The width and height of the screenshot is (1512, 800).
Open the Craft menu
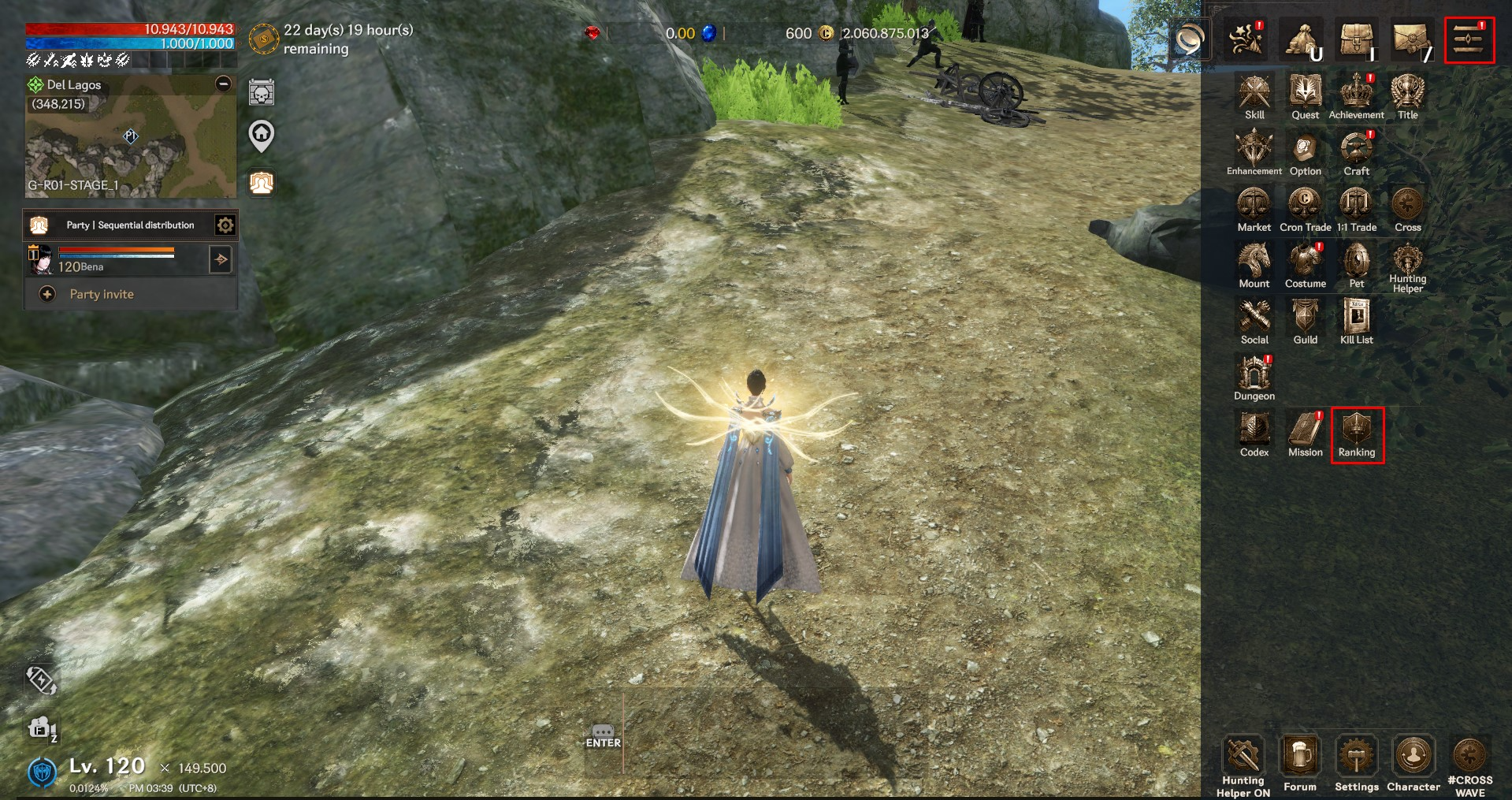pyautogui.click(x=1356, y=153)
